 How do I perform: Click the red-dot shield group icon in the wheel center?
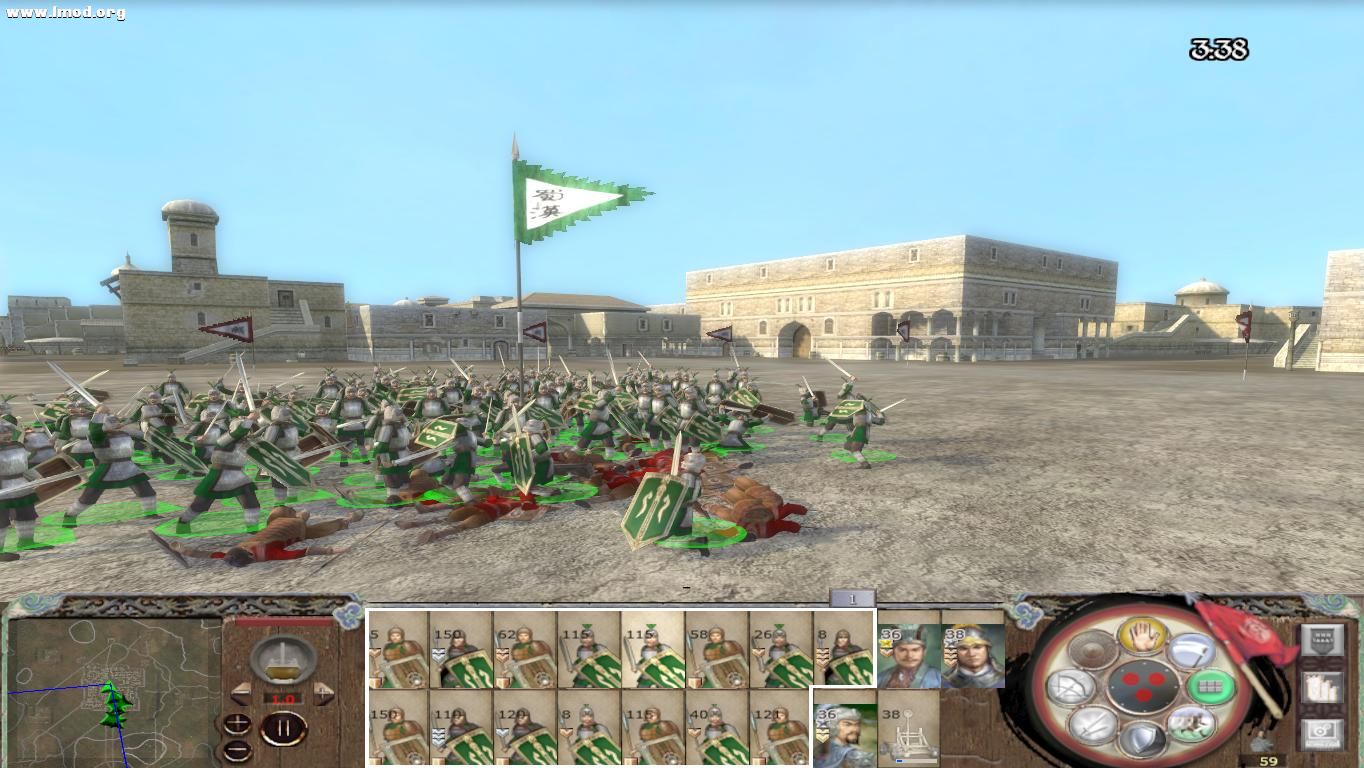click(1144, 685)
